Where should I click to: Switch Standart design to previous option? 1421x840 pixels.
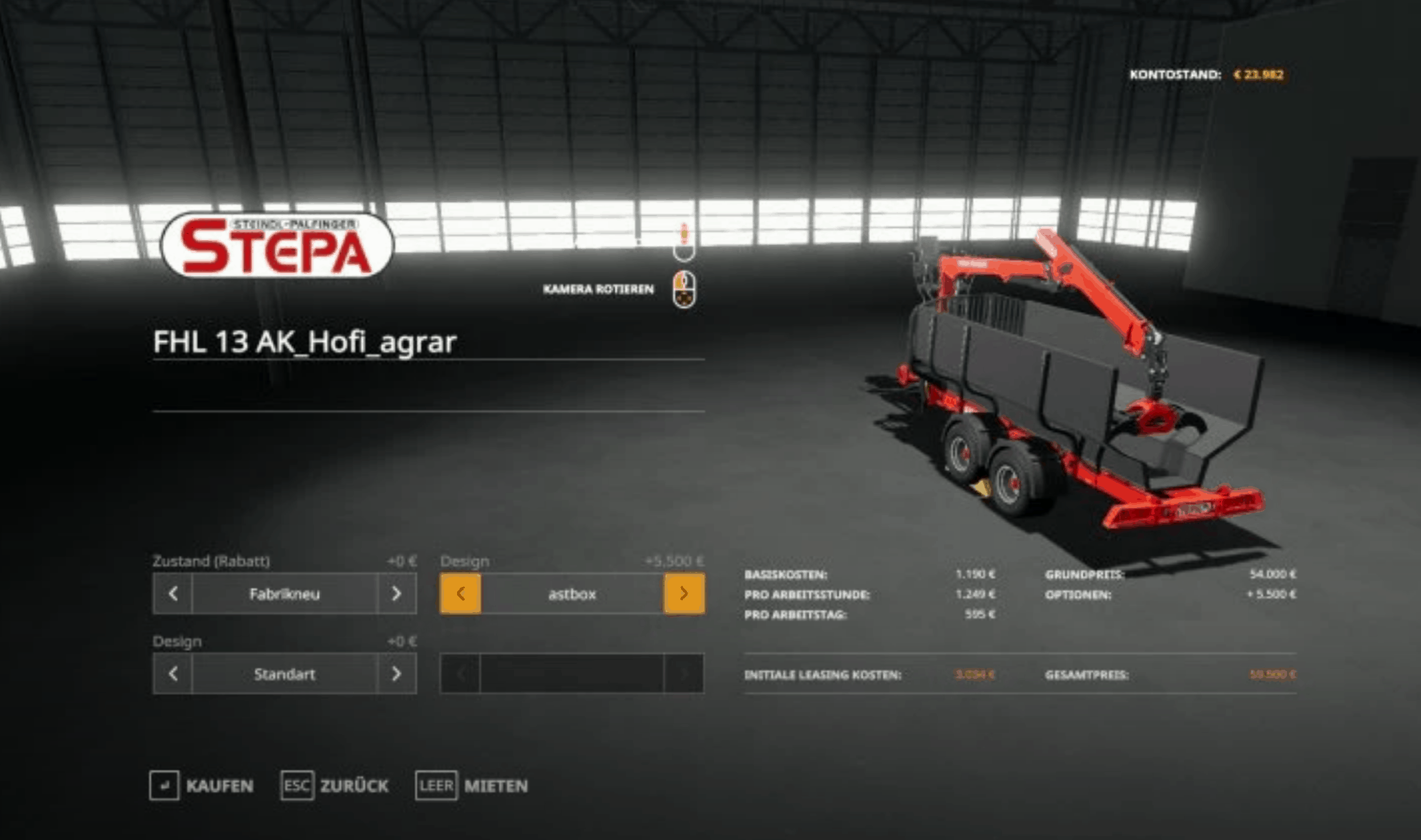(173, 674)
